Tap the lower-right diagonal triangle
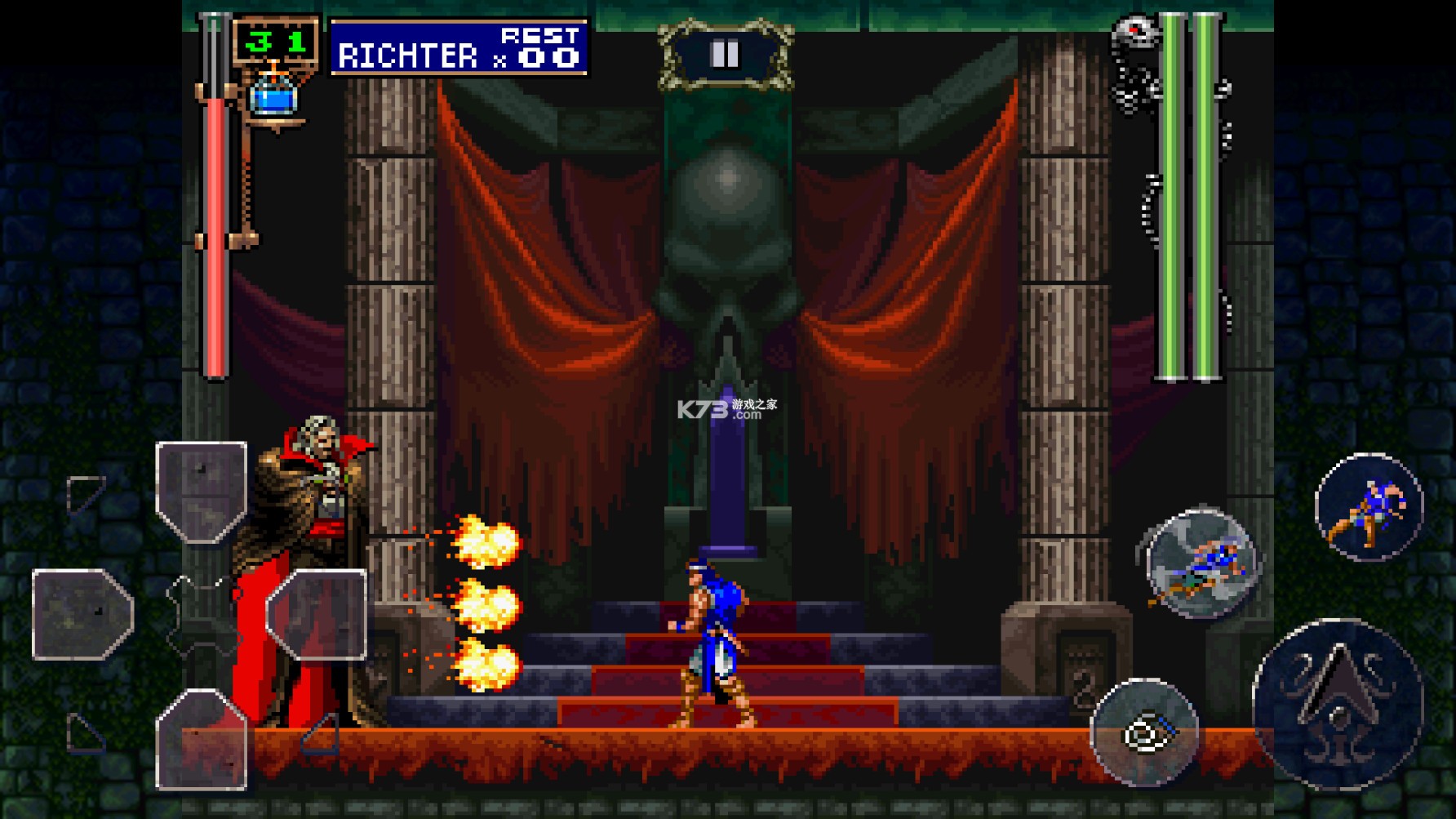 (322, 734)
